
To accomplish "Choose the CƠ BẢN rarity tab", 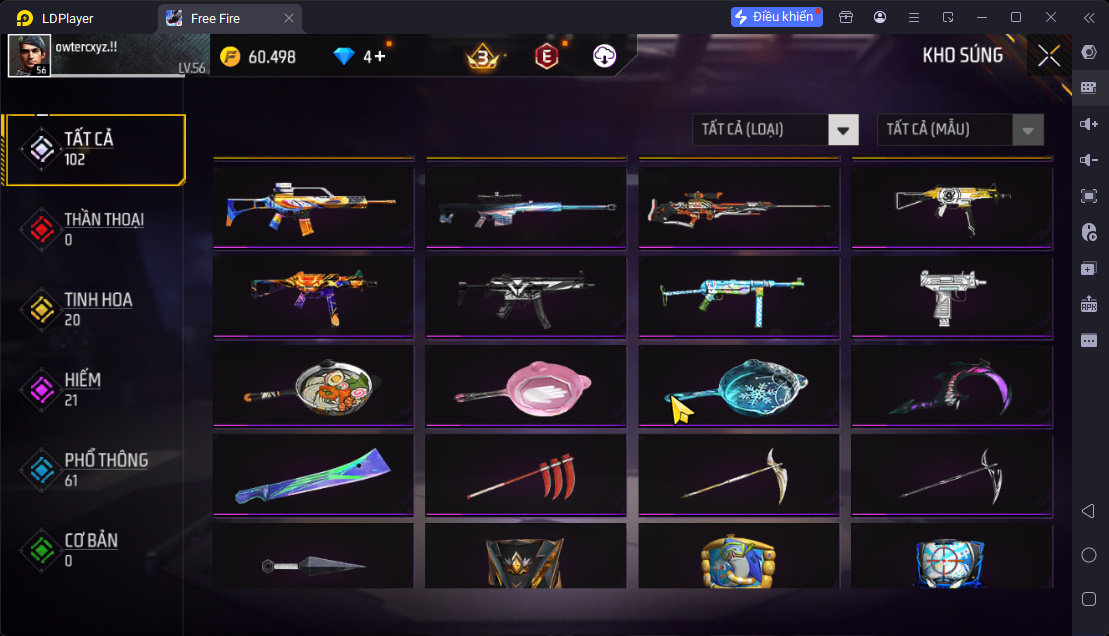I will pyautogui.click(x=94, y=549).
